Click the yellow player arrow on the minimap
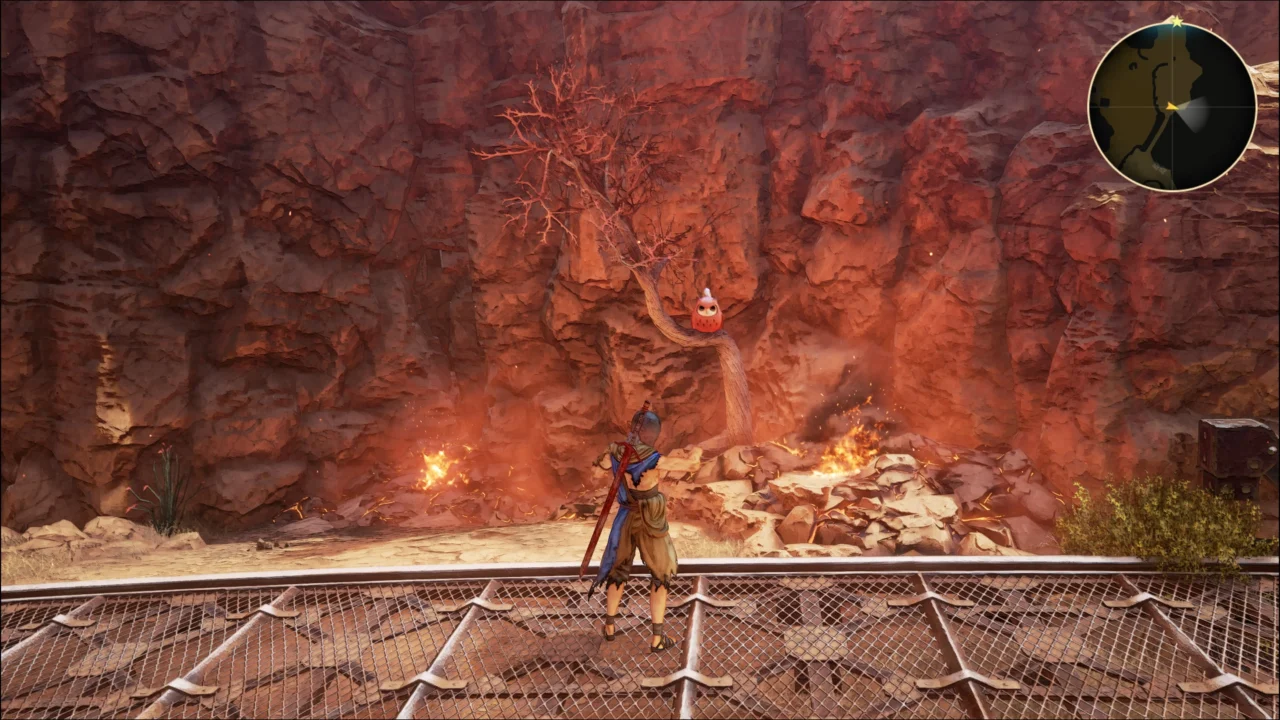Image resolution: width=1280 pixels, height=720 pixels. coord(1171,106)
